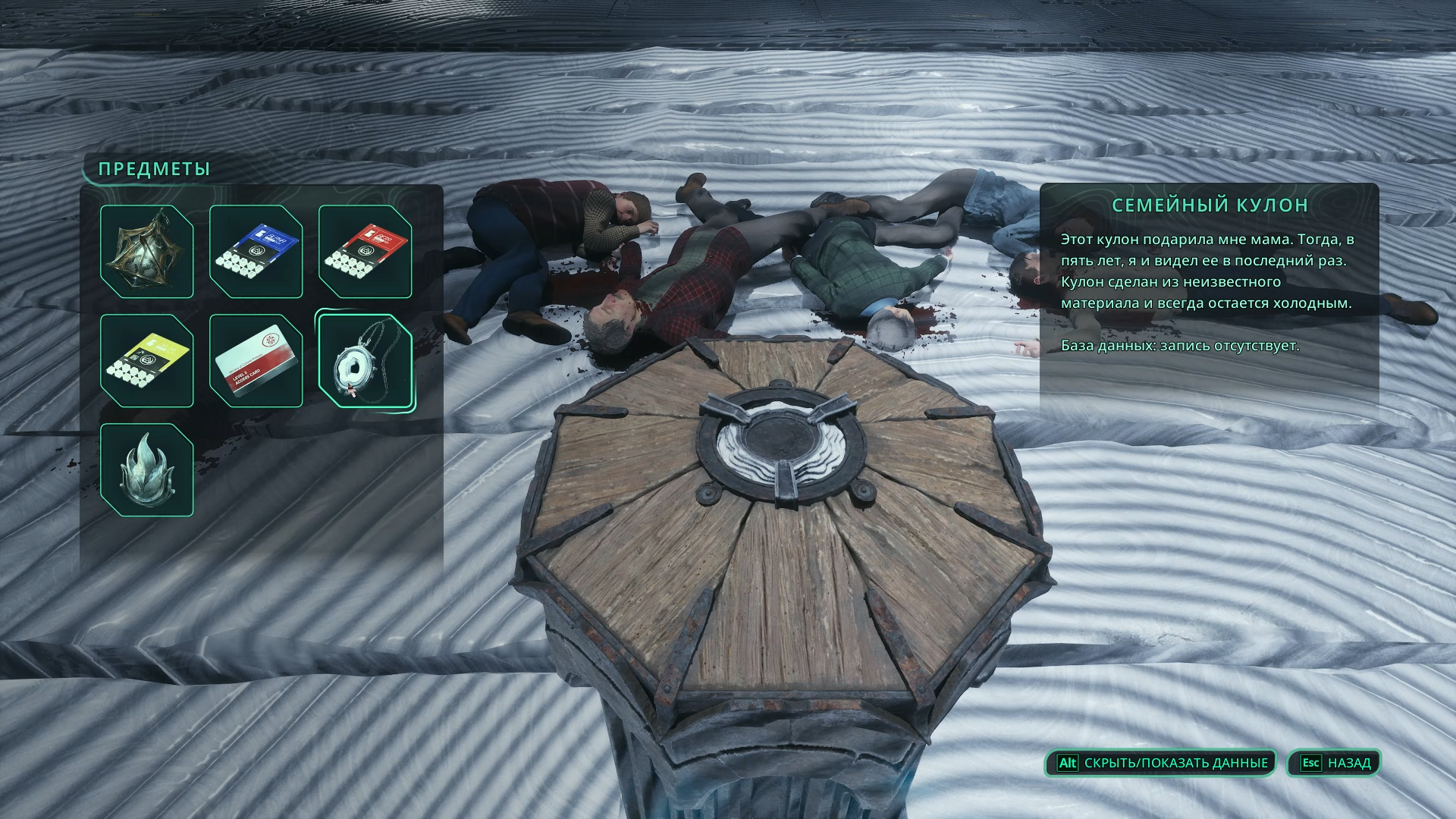Select the red keycard item
The image size is (1456, 819).
pos(365,252)
